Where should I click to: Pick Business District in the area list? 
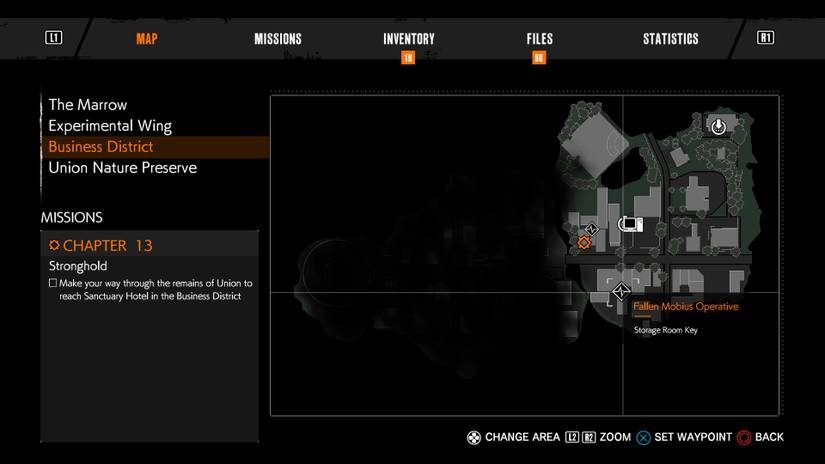(x=101, y=147)
